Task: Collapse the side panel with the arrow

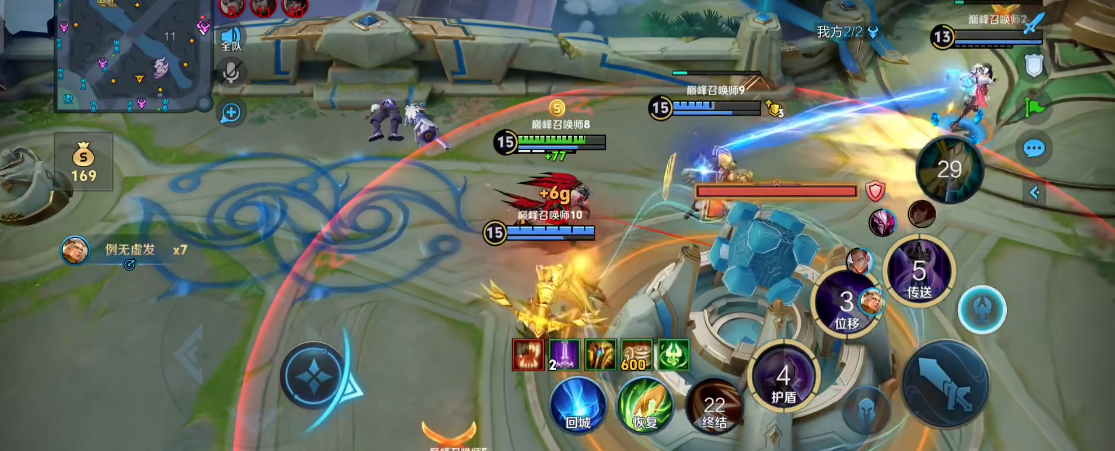Action: (x=1035, y=192)
